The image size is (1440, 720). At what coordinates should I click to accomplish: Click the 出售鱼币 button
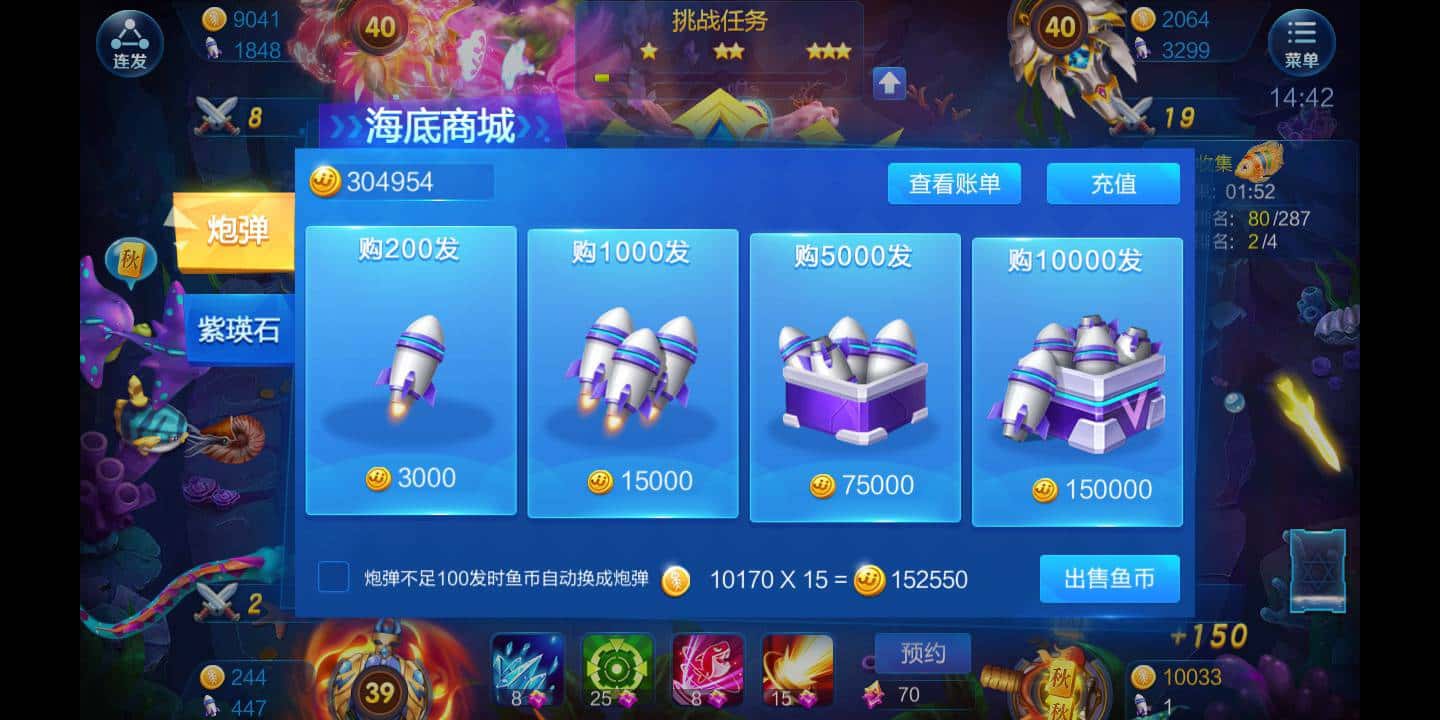[x=1110, y=578]
